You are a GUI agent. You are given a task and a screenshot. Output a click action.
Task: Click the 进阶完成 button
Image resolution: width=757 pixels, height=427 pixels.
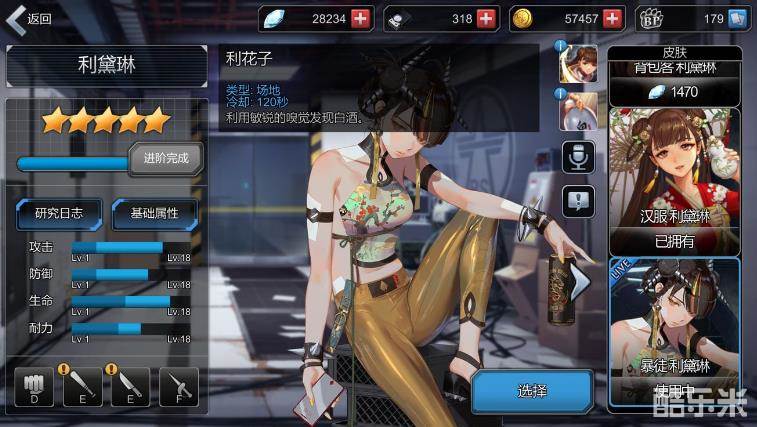(166, 158)
